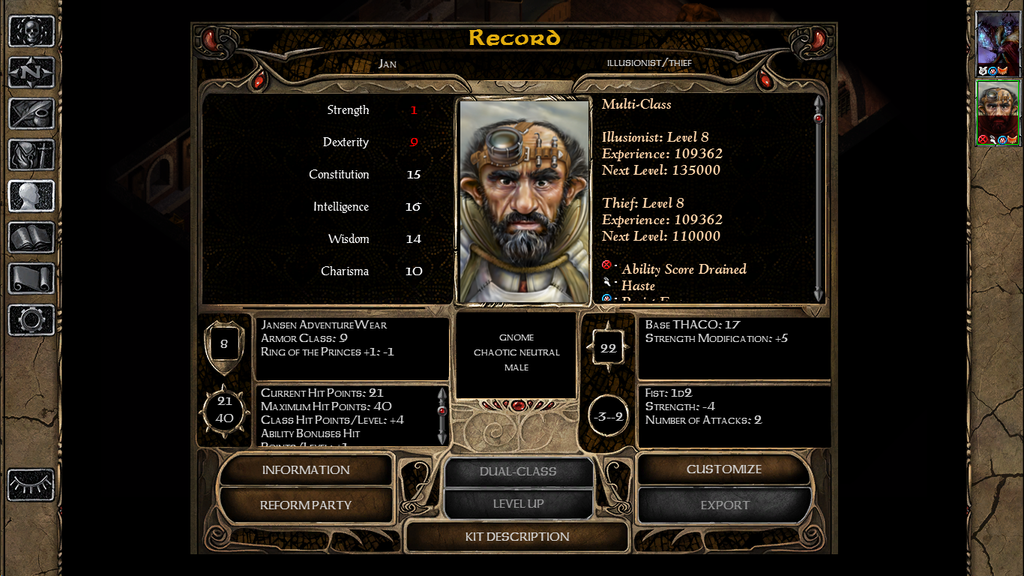Open the mage spellbook icon

point(31,237)
